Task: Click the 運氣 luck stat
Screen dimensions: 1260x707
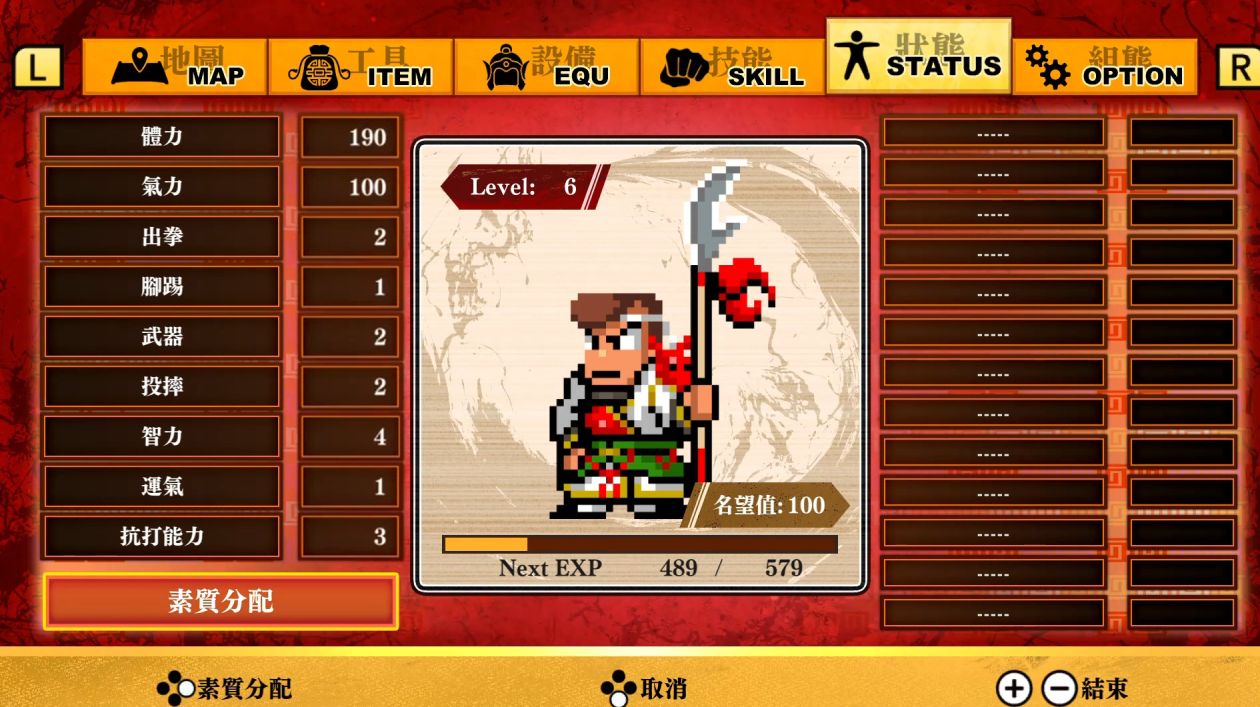Action: click(162, 487)
